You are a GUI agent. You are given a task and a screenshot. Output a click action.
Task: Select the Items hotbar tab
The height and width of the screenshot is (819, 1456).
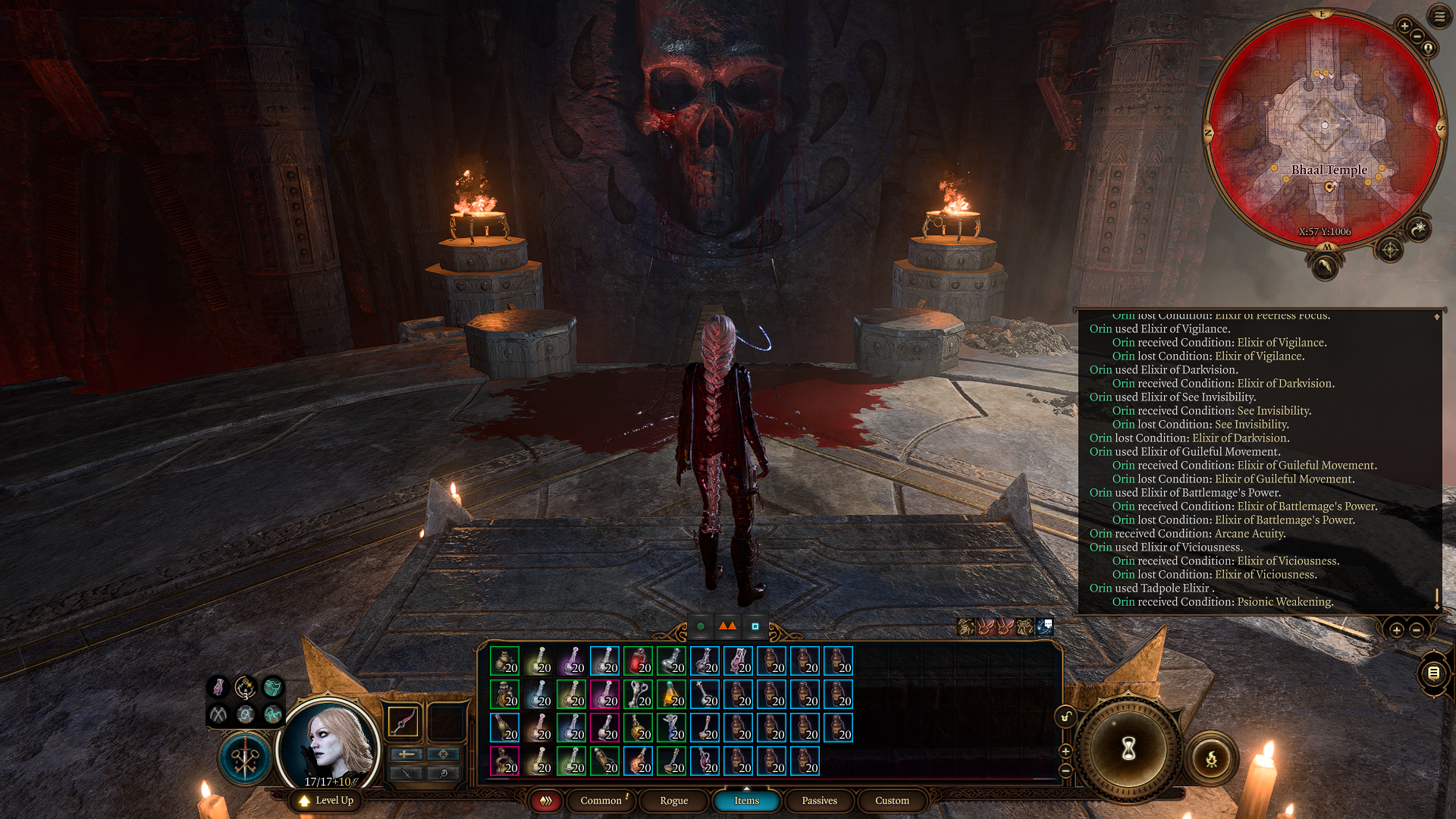click(x=746, y=801)
